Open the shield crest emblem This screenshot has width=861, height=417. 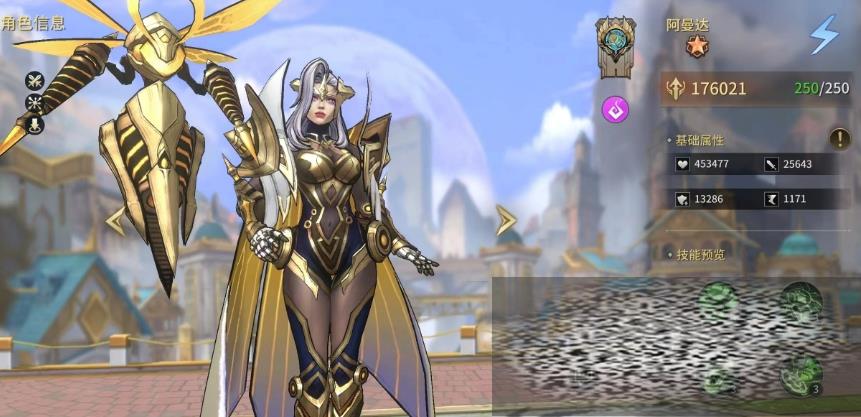pyautogui.click(x=615, y=45)
